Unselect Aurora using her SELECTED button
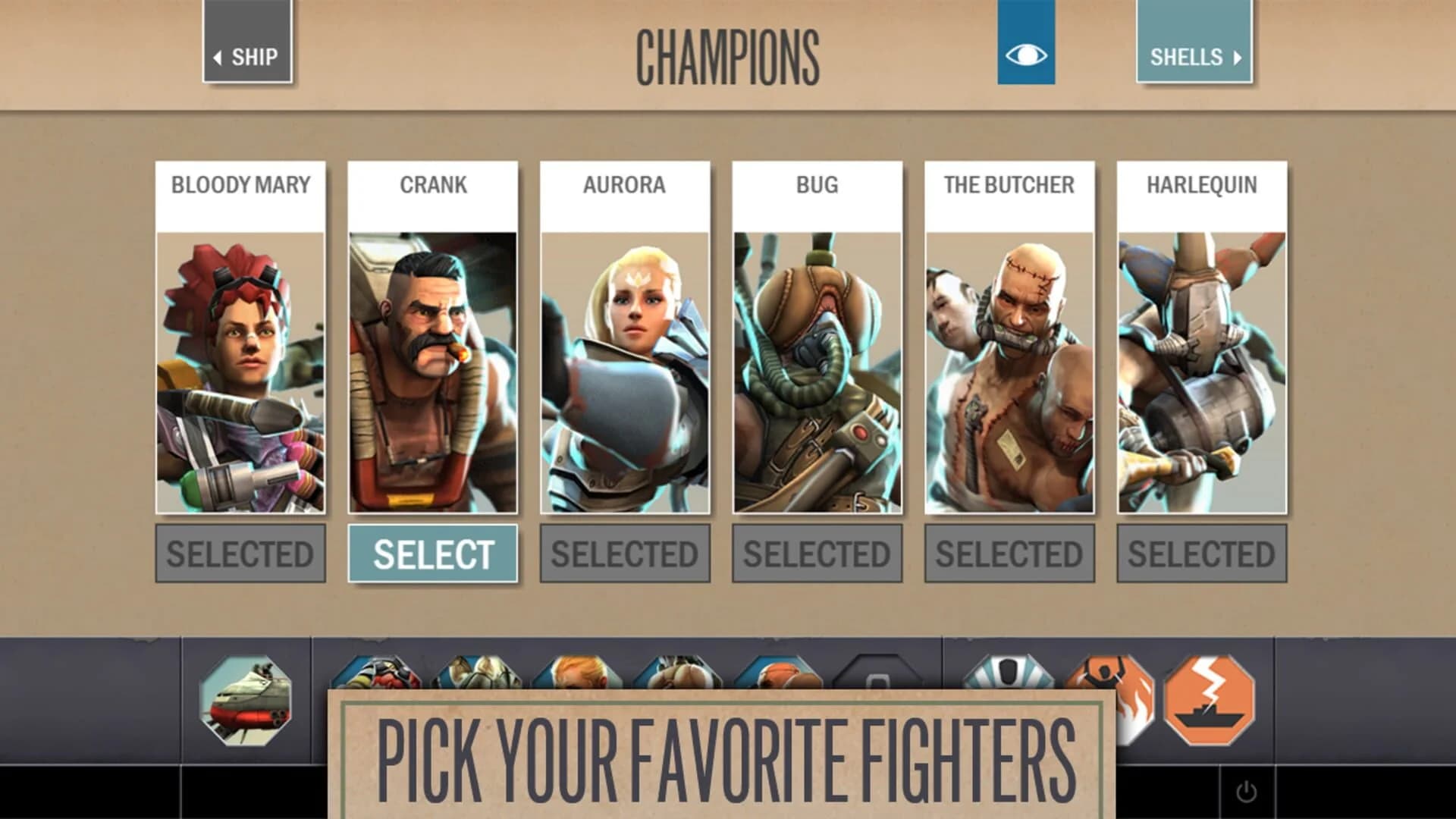Image resolution: width=1456 pixels, height=819 pixels. [x=623, y=553]
